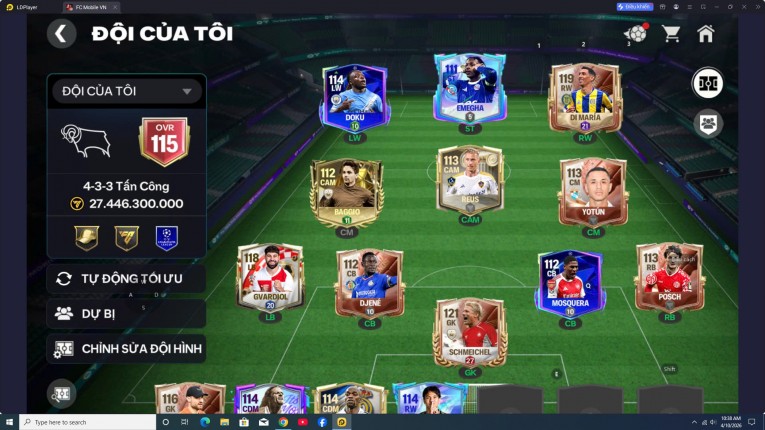Go back using the arrow button

(x=61, y=33)
